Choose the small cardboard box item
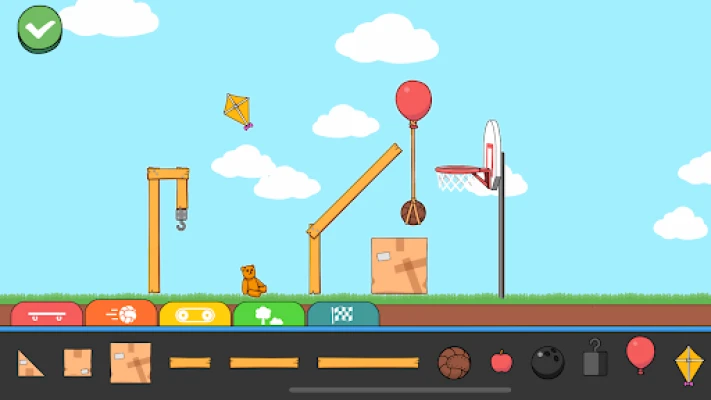Viewport: 711px width, 400px height. pyautogui.click(x=78, y=362)
